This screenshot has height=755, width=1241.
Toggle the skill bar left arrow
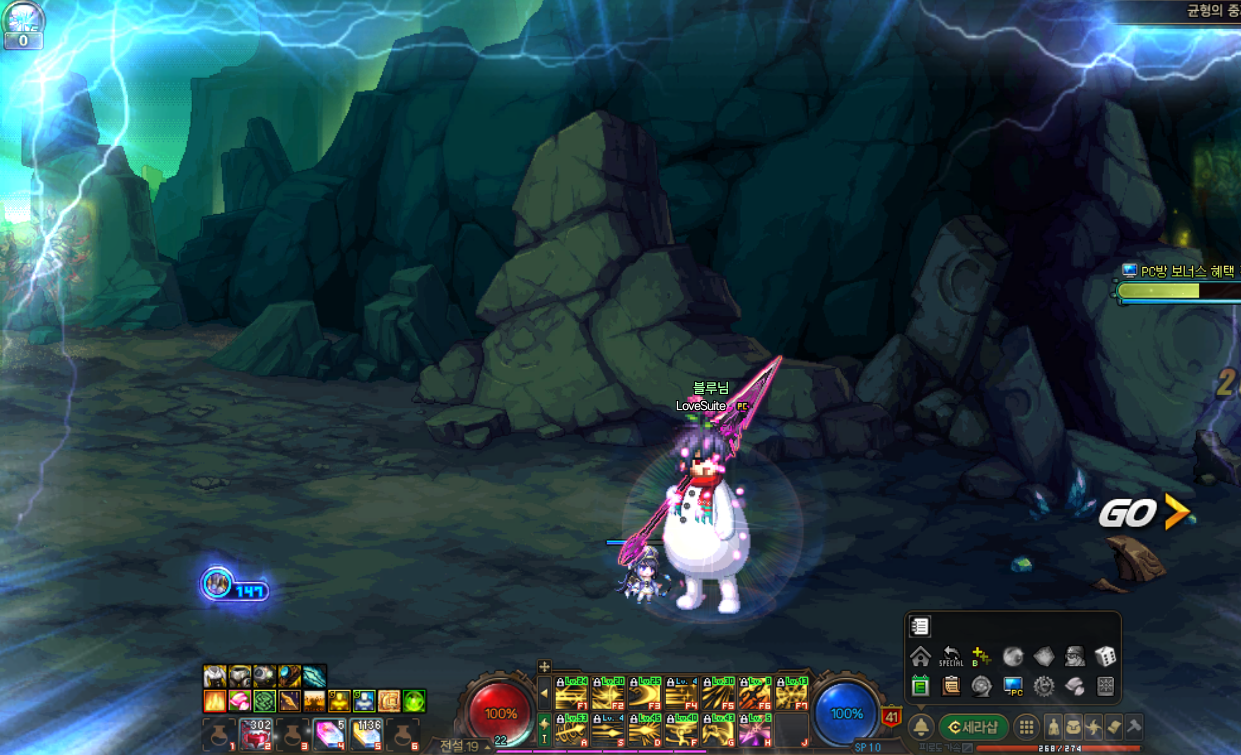(545, 692)
